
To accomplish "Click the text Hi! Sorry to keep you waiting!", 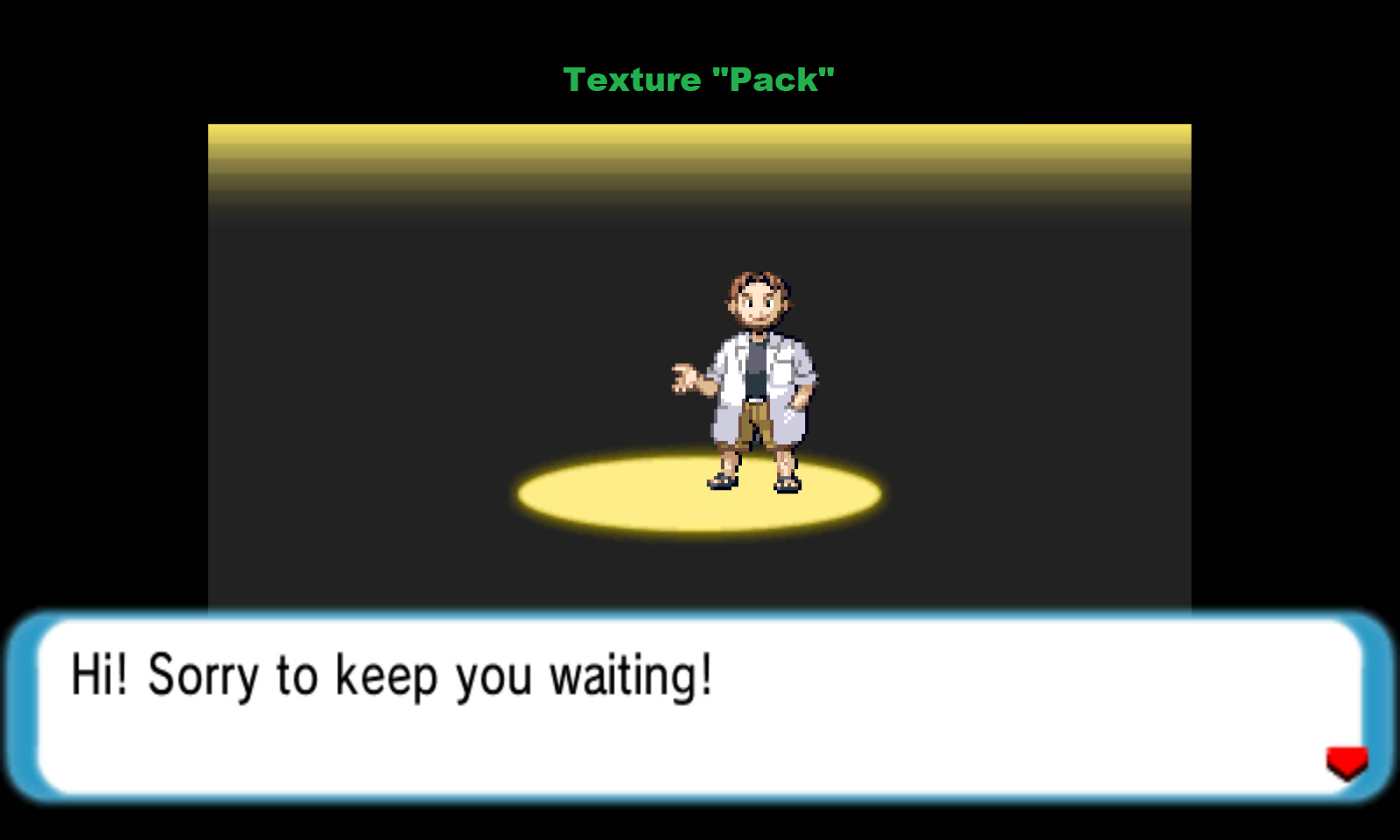I will (394, 674).
